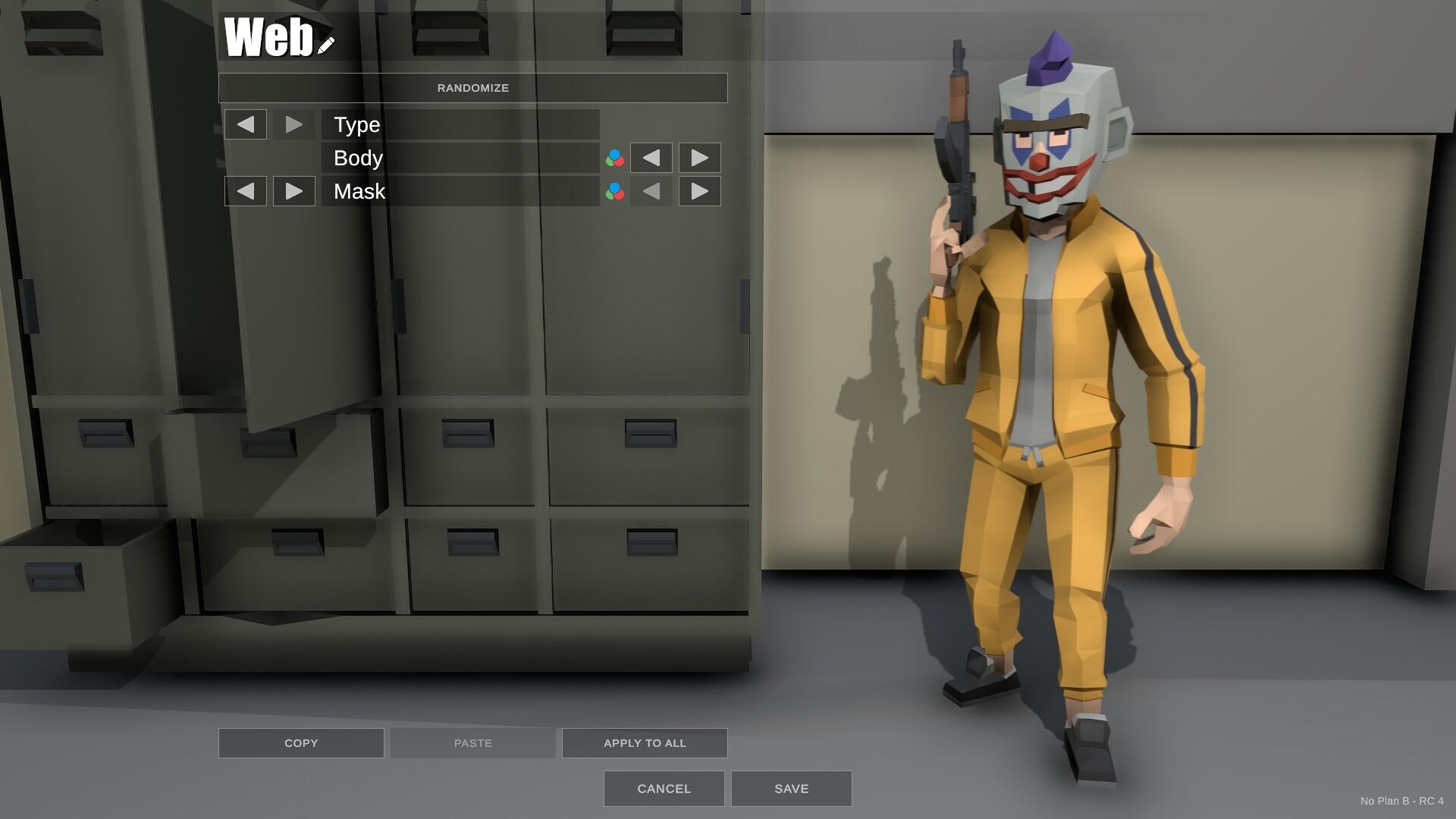Select the previous Mask with left arrow
This screenshot has width=1456, height=819.
[x=246, y=191]
